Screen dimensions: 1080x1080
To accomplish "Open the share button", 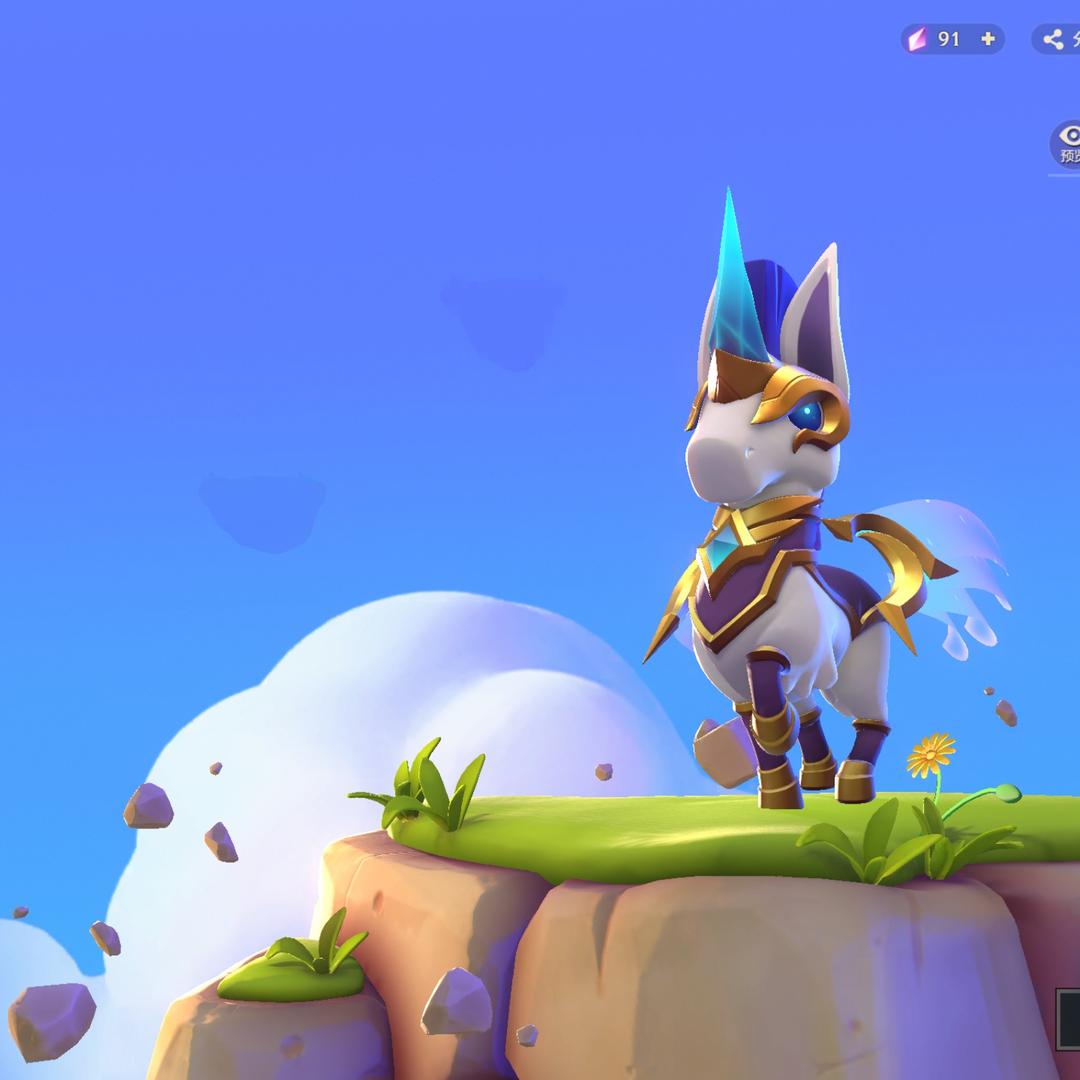I will click(1056, 40).
